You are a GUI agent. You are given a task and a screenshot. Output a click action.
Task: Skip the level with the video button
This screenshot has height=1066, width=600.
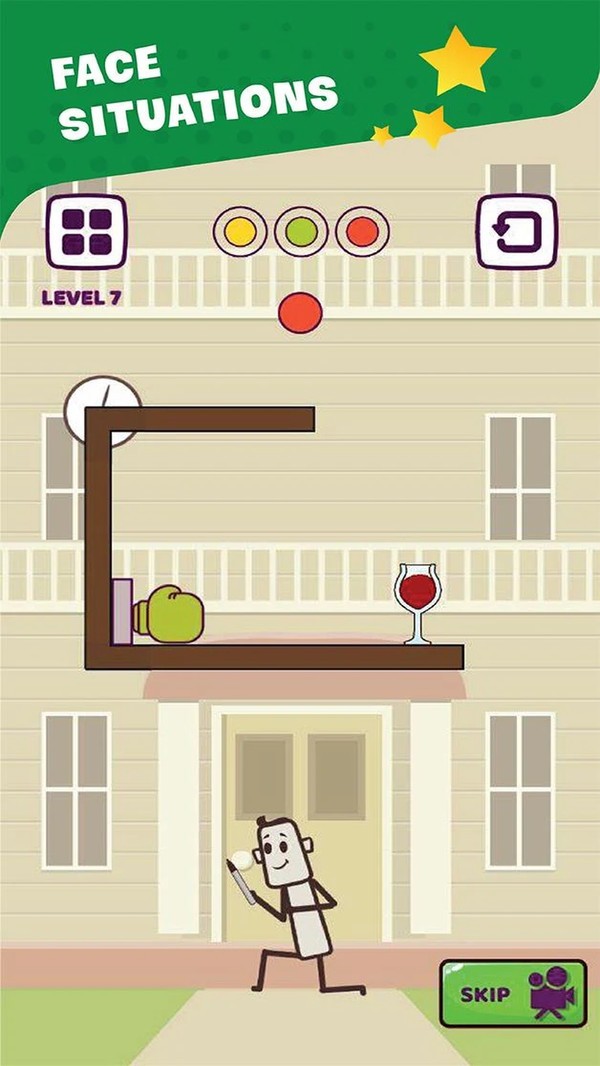[513, 993]
